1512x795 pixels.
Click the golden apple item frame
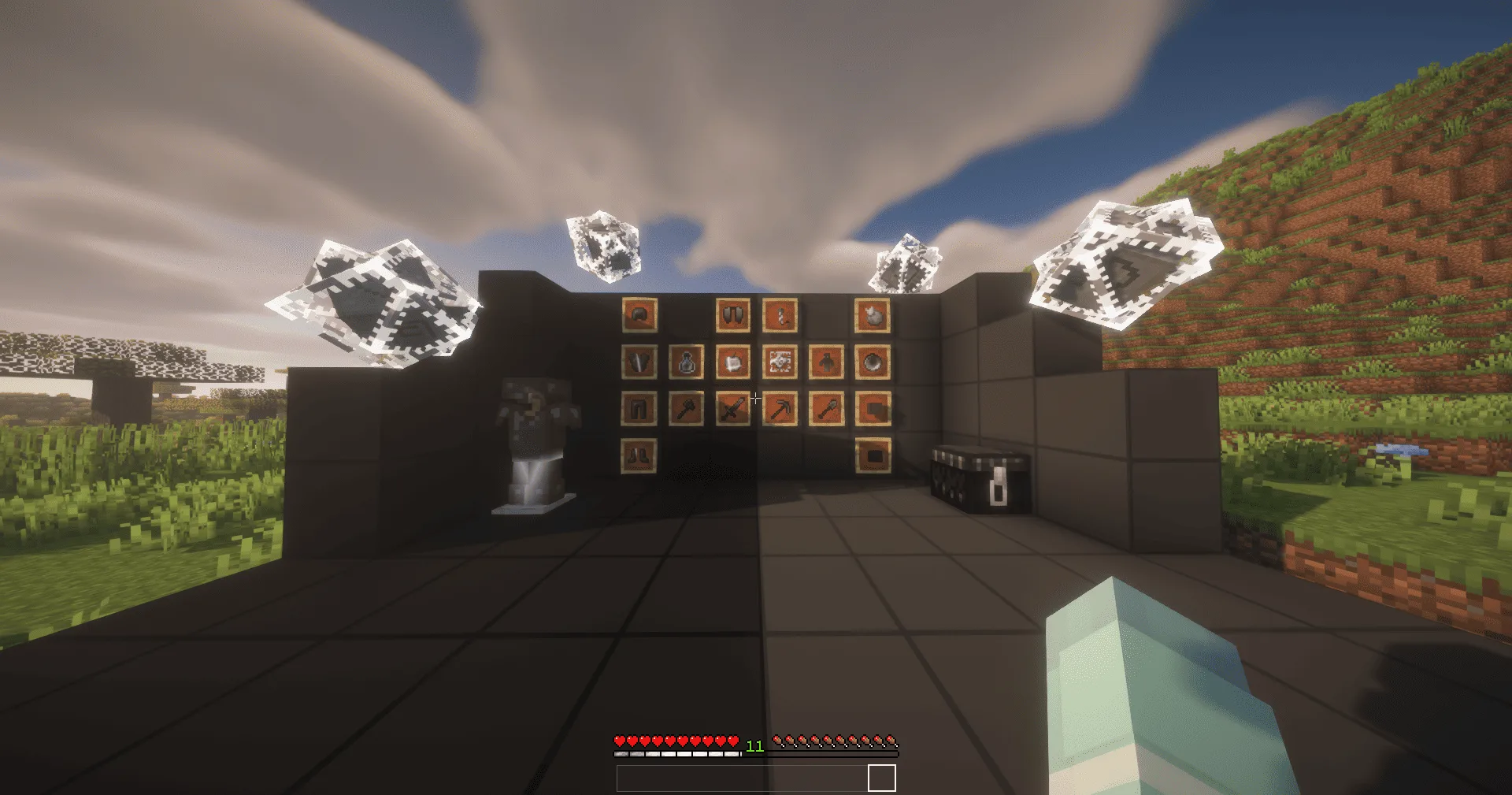733,361
